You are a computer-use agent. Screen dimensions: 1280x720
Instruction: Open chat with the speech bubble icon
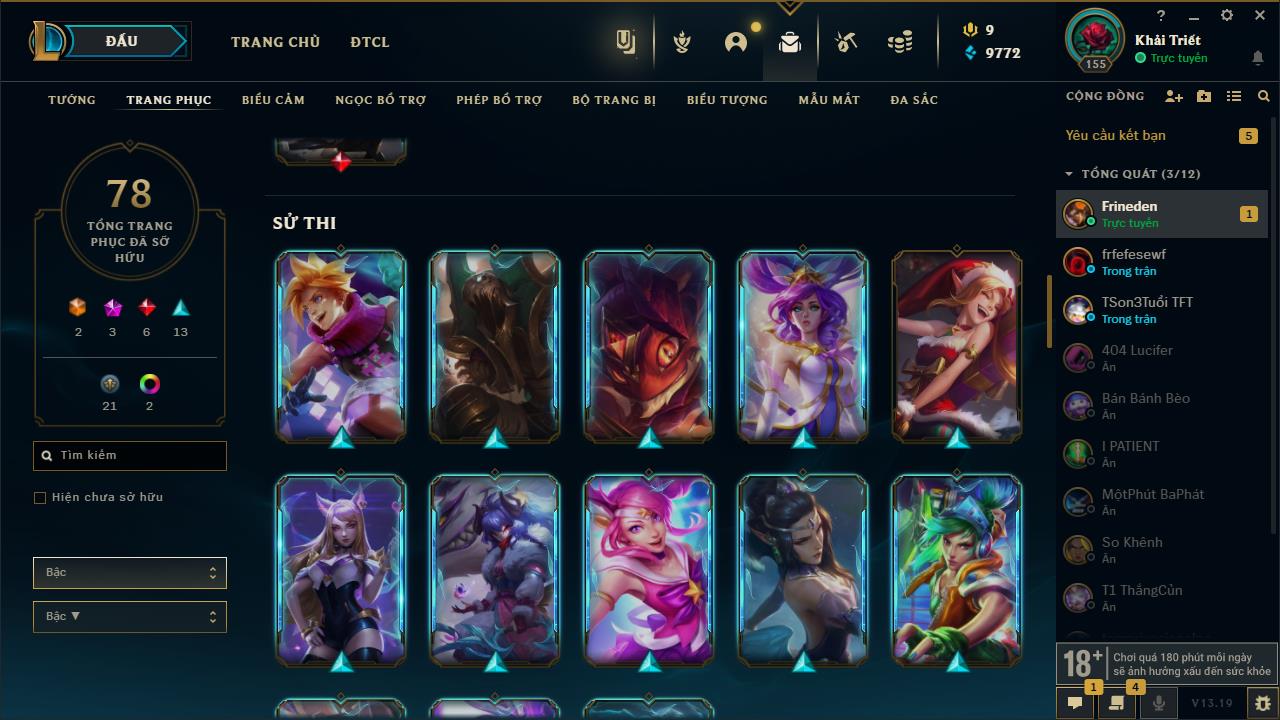tap(1075, 703)
